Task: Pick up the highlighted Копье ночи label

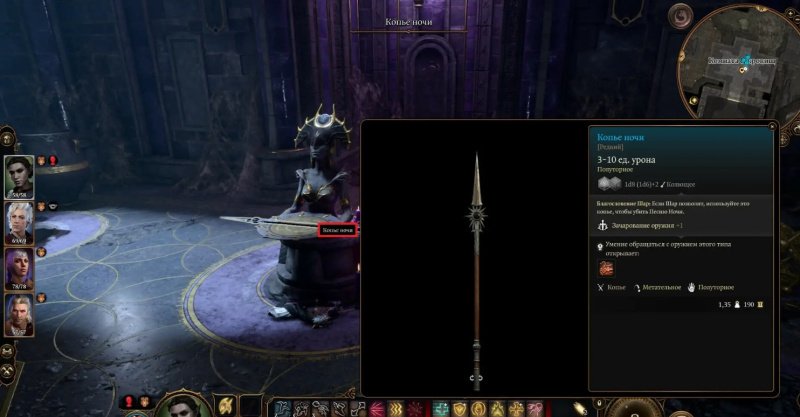Action: 337,230
